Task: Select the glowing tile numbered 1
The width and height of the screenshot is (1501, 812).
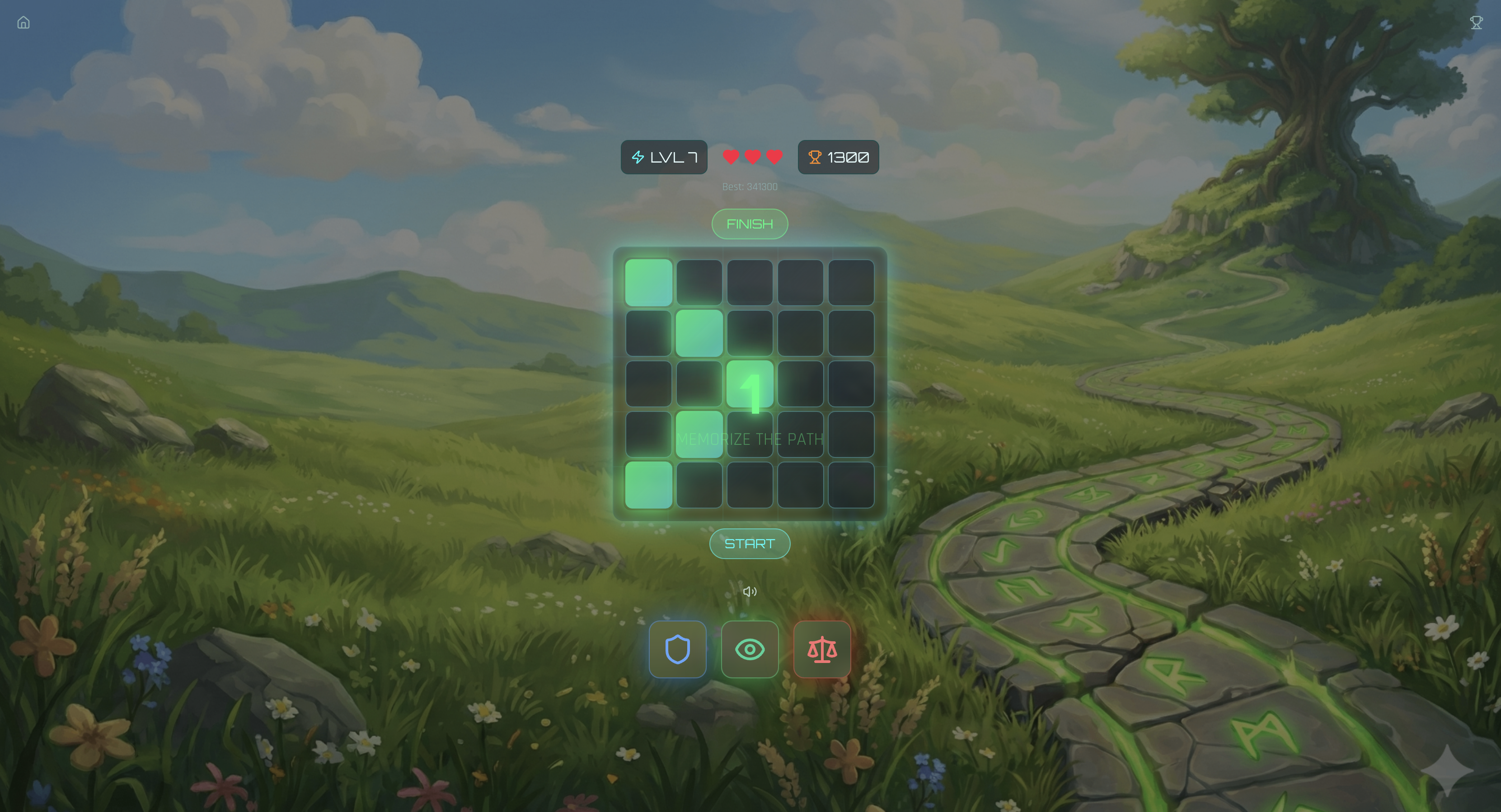Action: 750,383
